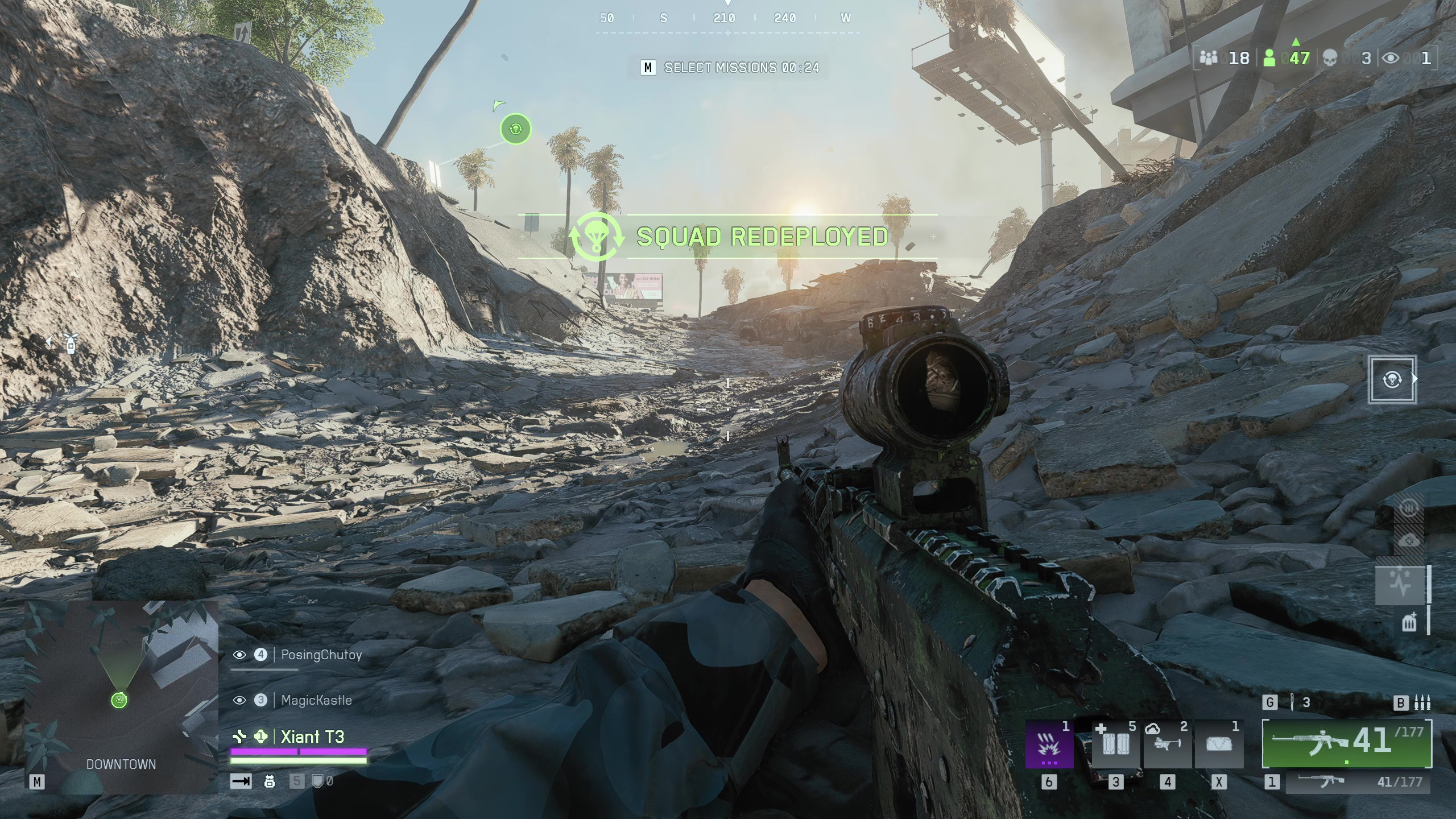This screenshot has width=1456, height=819.
Task: Select squadmate MagicKastle in squad list
Action: 316,700
